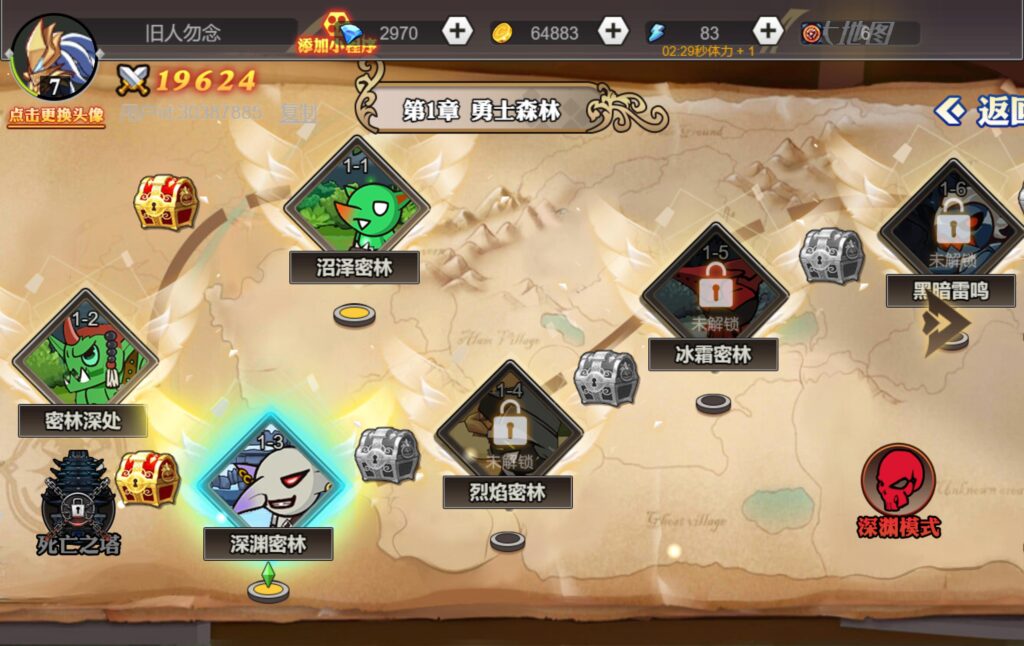Add more diamonds with the plus button
Viewport: 1024px width, 646px height.
click(457, 32)
